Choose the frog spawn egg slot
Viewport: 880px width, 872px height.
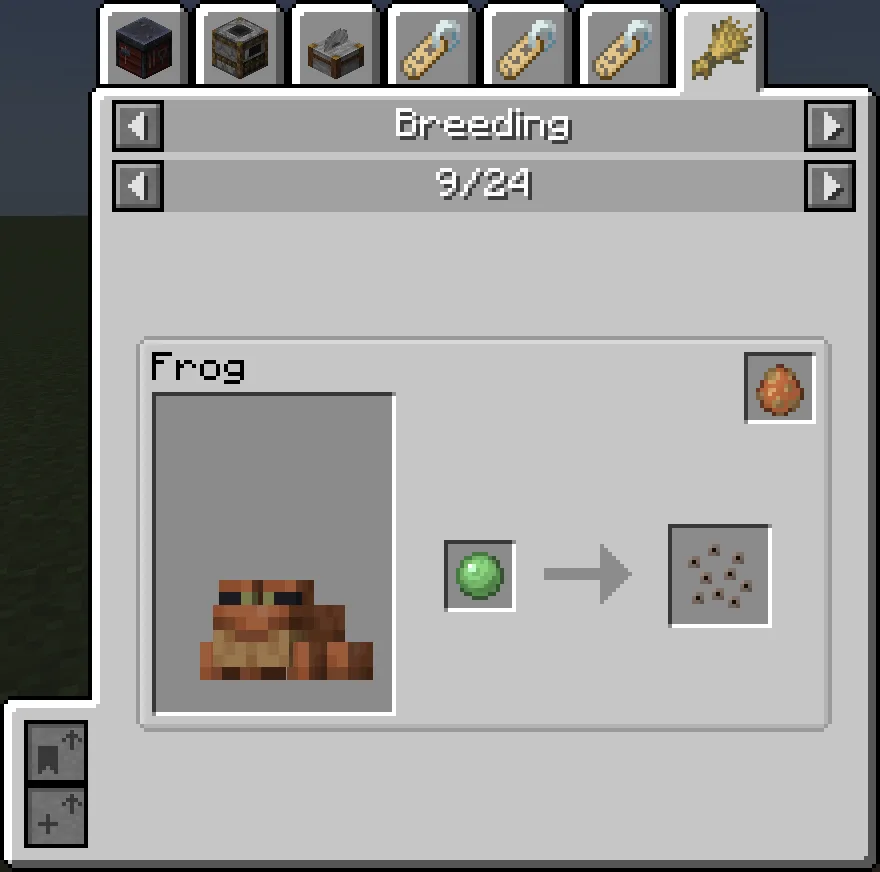[780, 387]
